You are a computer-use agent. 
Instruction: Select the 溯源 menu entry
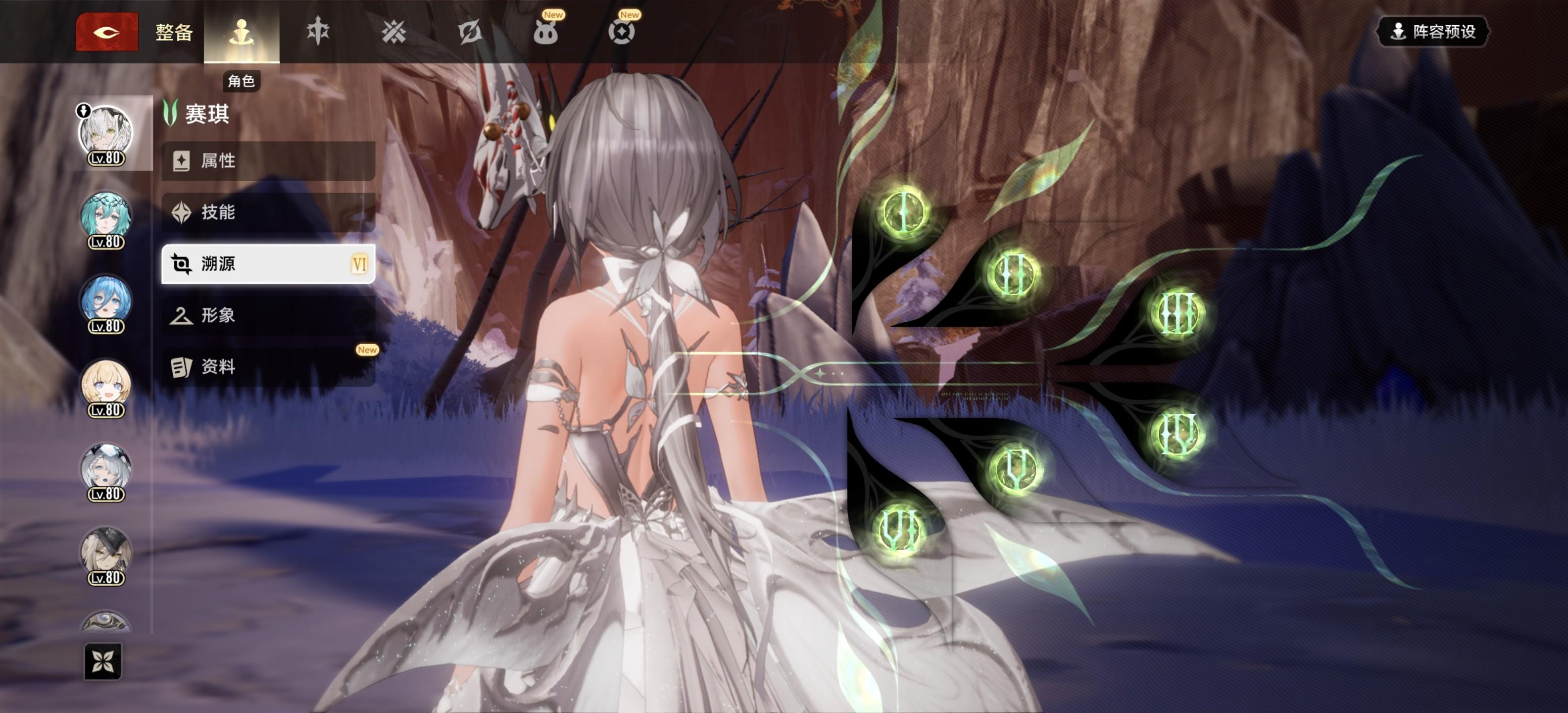click(268, 263)
